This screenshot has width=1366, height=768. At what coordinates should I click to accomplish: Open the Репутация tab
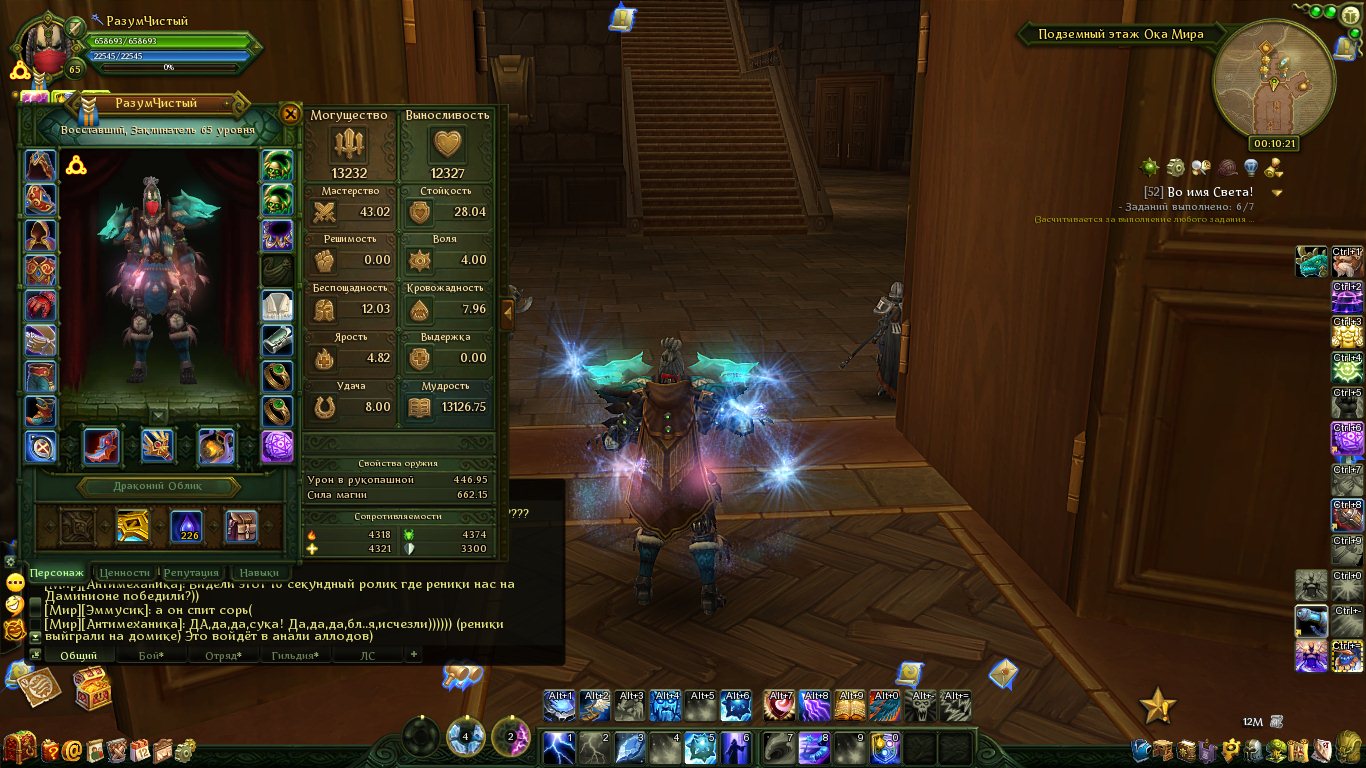[x=190, y=573]
